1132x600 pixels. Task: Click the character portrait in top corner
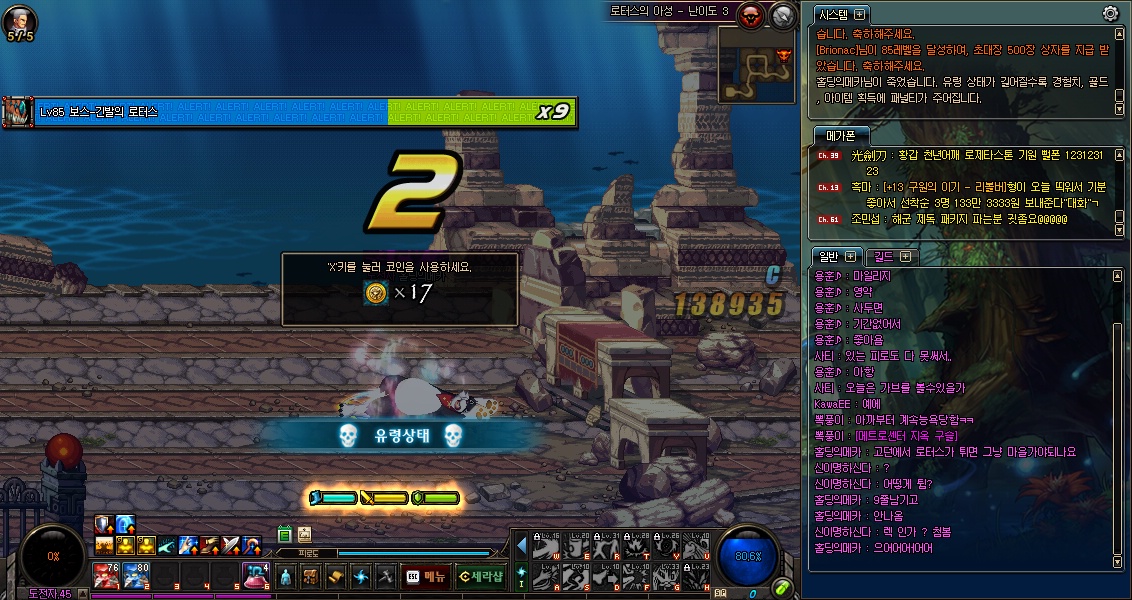pos(20,19)
